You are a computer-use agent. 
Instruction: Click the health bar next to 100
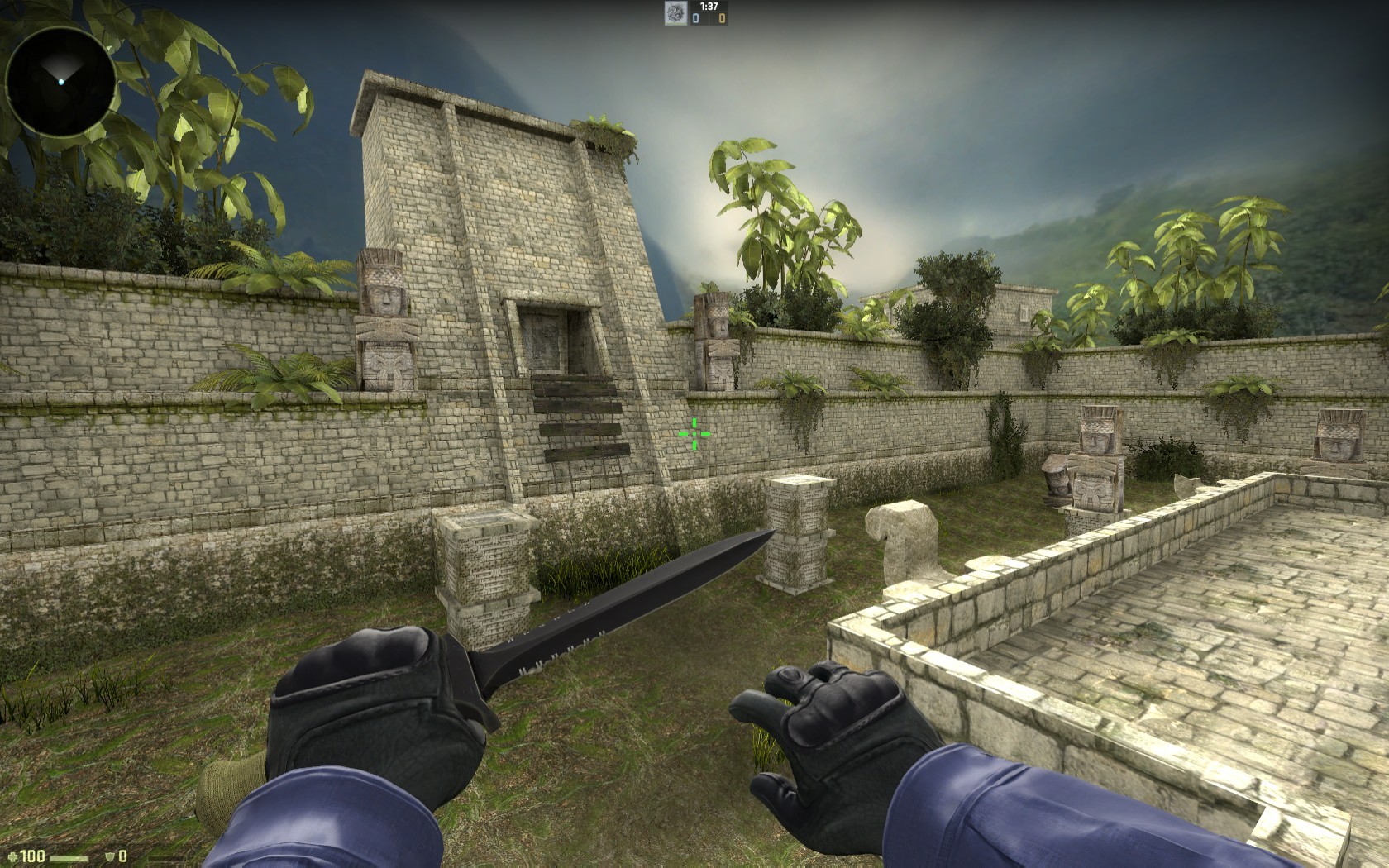pos(69,857)
